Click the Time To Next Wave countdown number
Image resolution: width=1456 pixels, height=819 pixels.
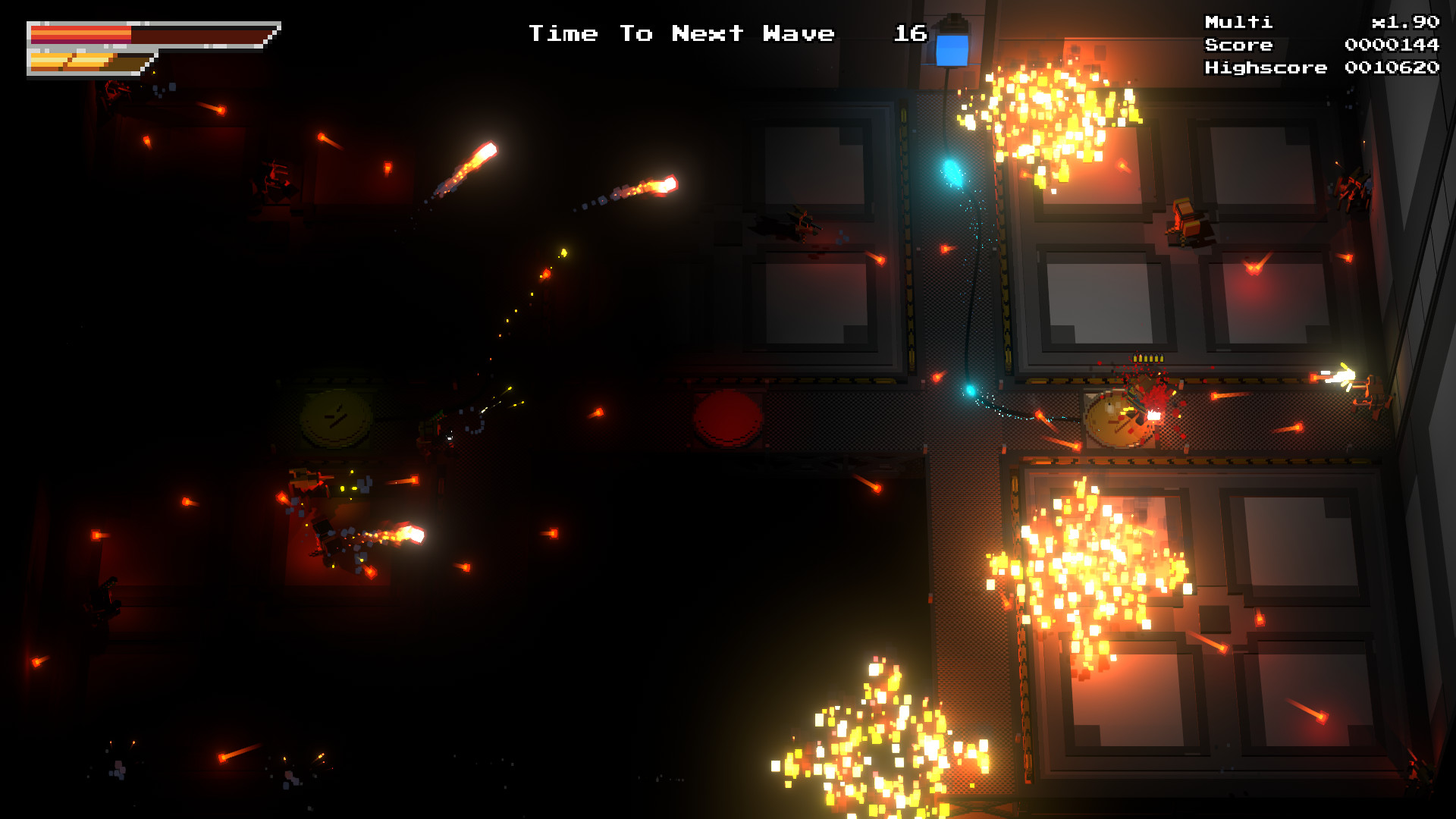(x=908, y=33)
